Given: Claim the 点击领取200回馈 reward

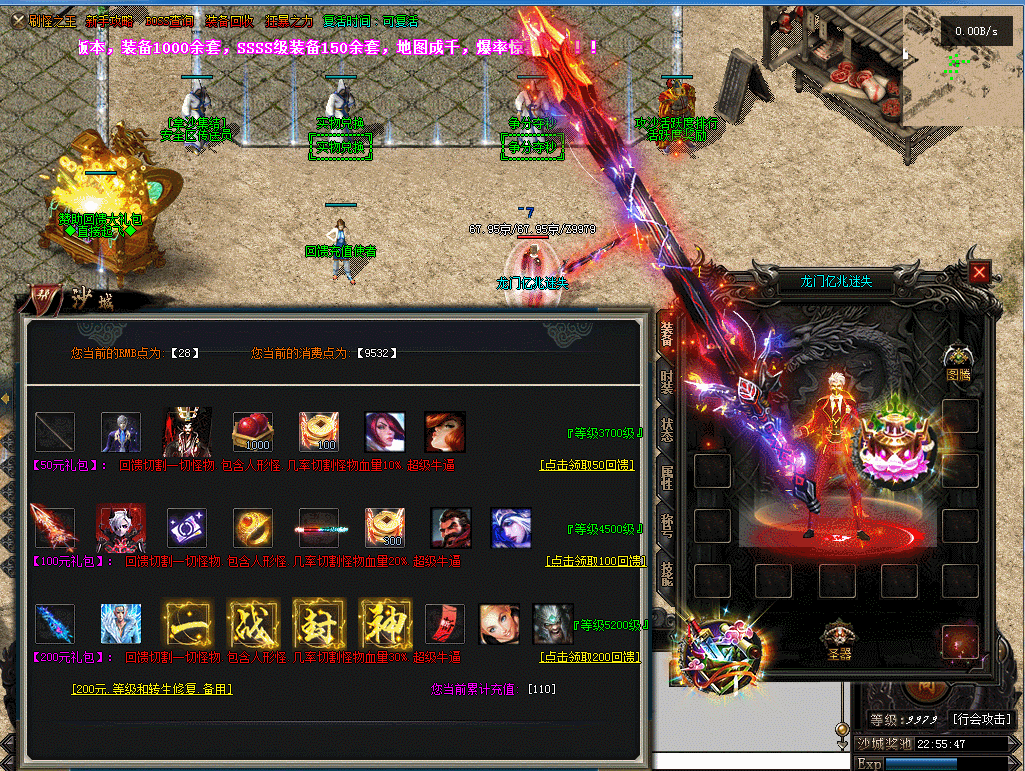Looking at the screenshot, I should tap(588, 657).
